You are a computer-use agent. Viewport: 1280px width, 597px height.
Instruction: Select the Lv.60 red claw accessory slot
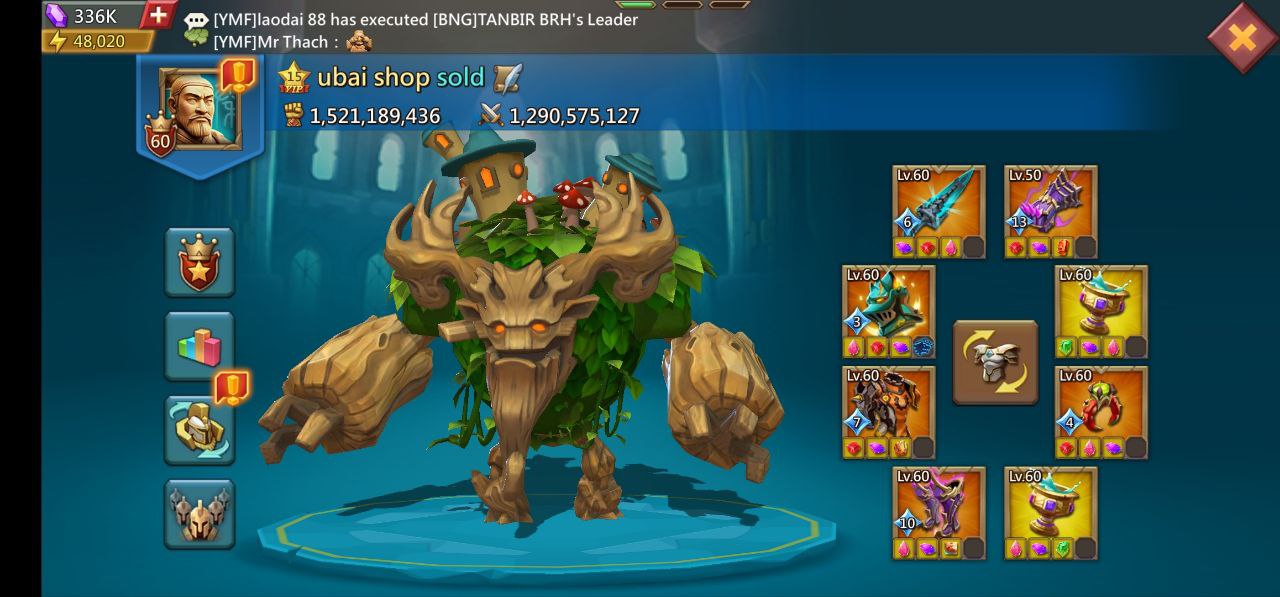[x=1101, y=412]
